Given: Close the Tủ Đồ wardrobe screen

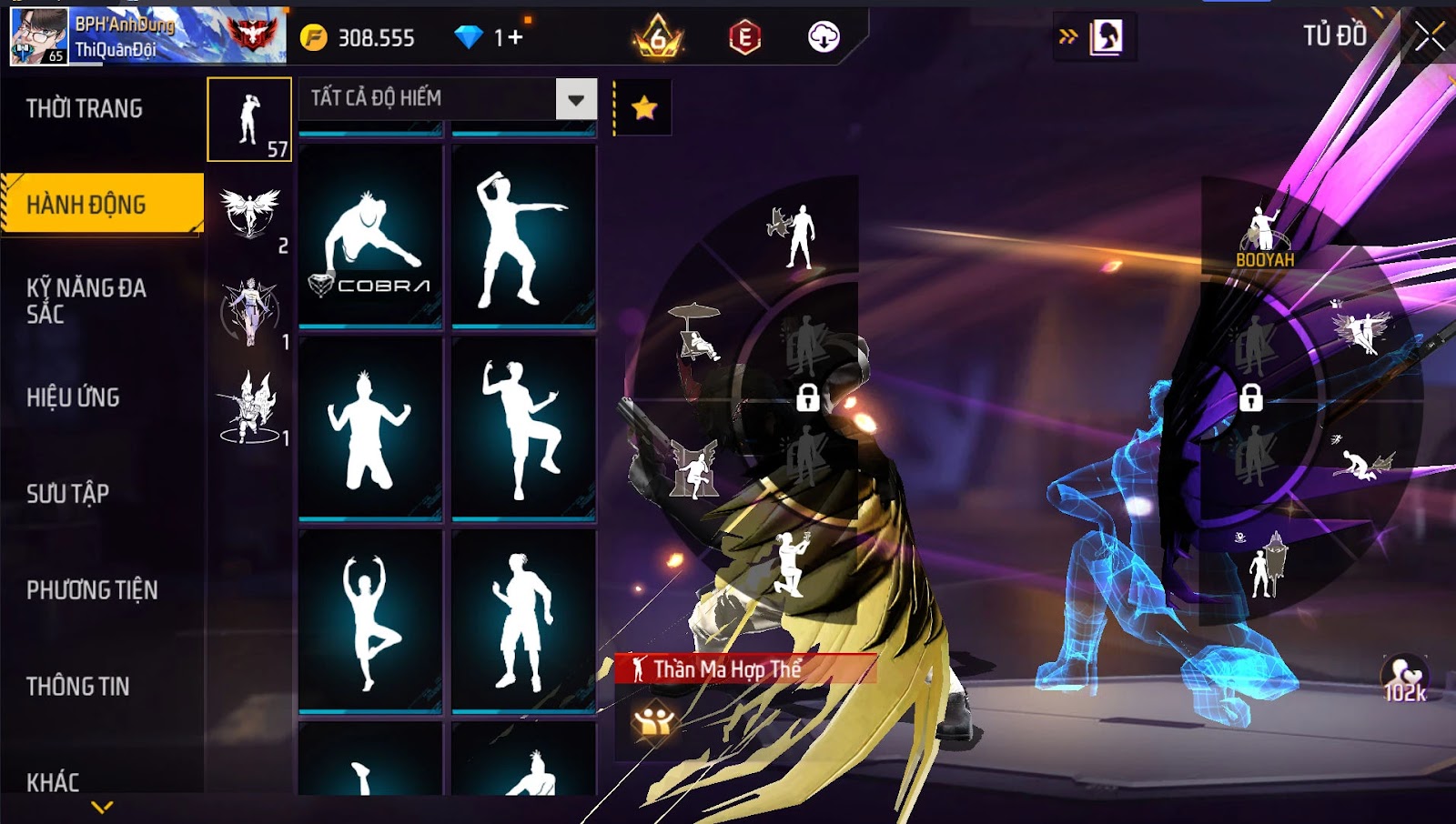Looking at the screenshot, I should [x=1429, y=36].
